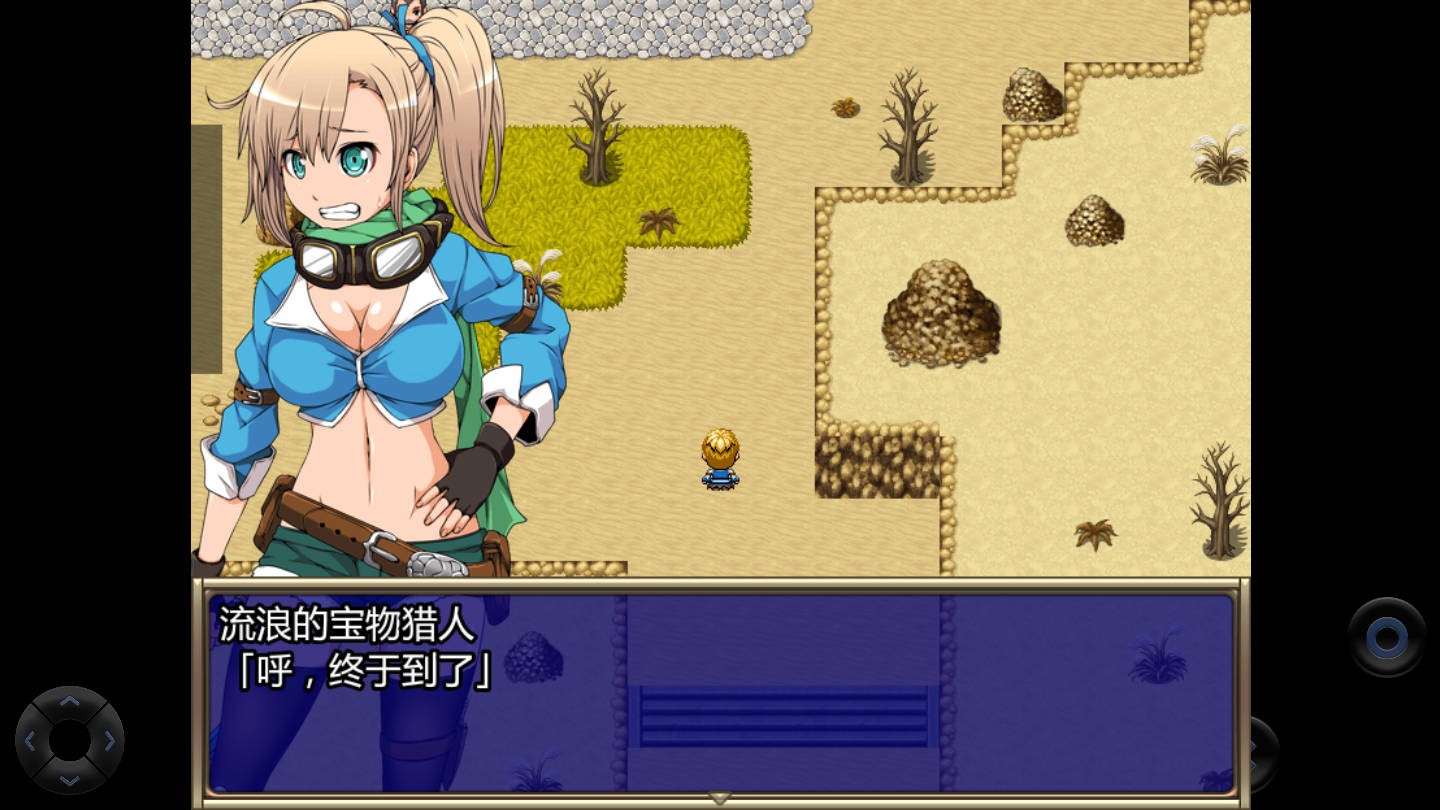Tap the round blue-ring action button
Screen dimensions: 1440x810
[x=1386, y=637]
